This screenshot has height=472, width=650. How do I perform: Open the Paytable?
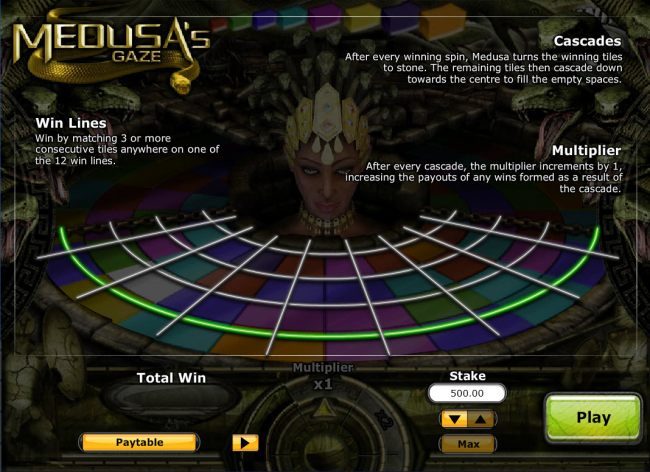coord(138,441)
